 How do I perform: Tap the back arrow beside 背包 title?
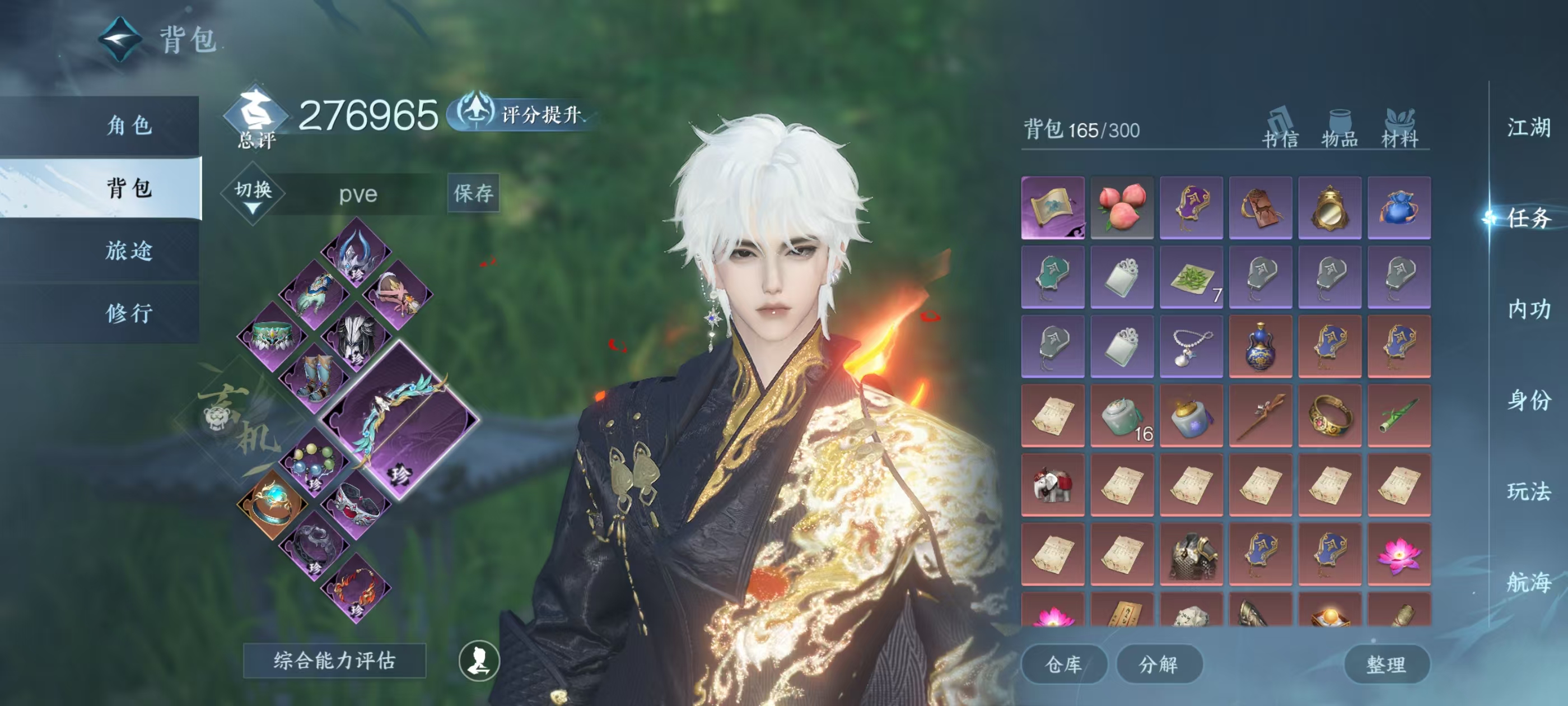pos(120,40)
